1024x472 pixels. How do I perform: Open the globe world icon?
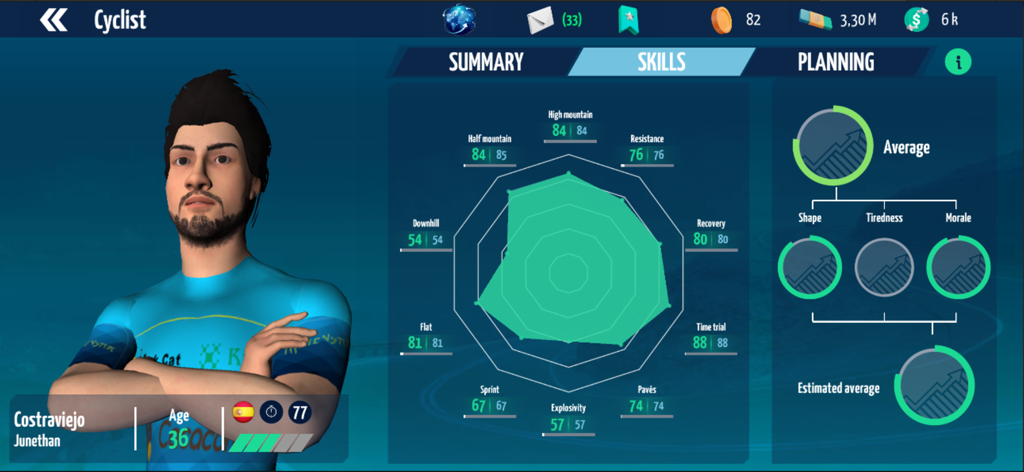pos(460,20)
